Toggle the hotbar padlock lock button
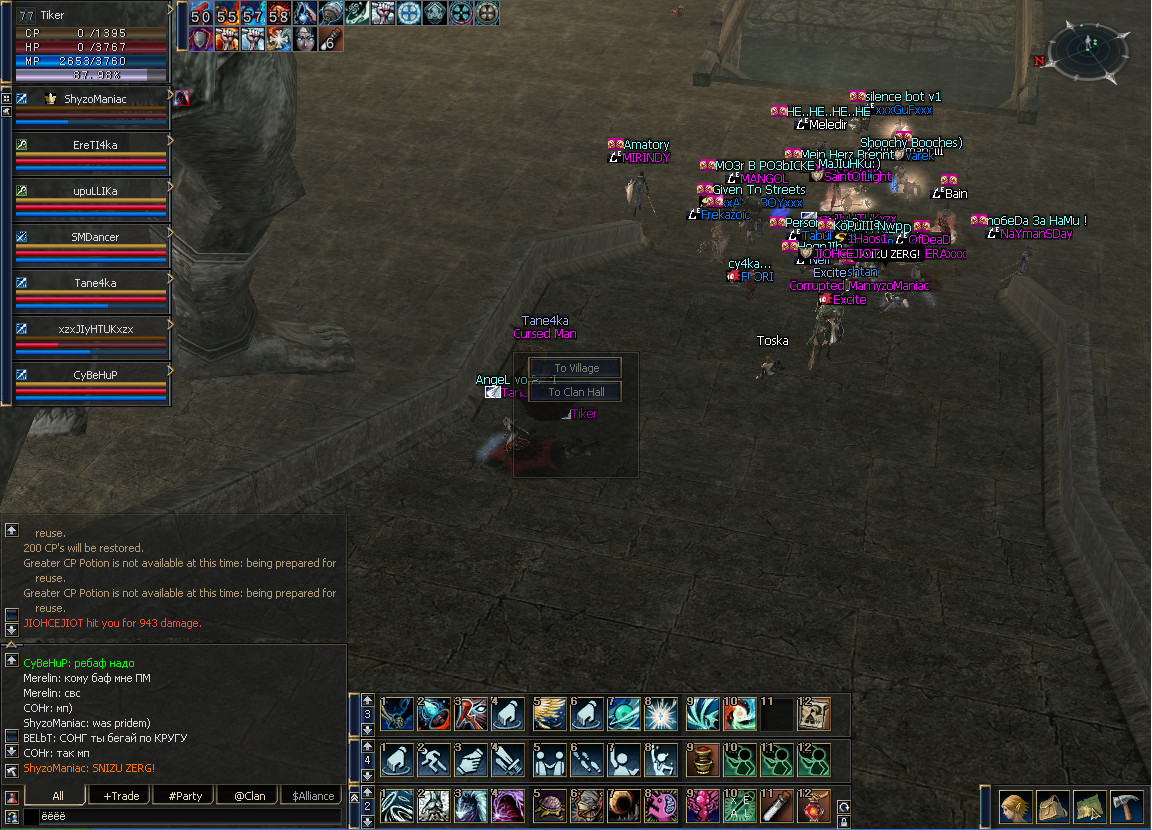Viewport: 1152px width, 830px height. coord(844,822)
